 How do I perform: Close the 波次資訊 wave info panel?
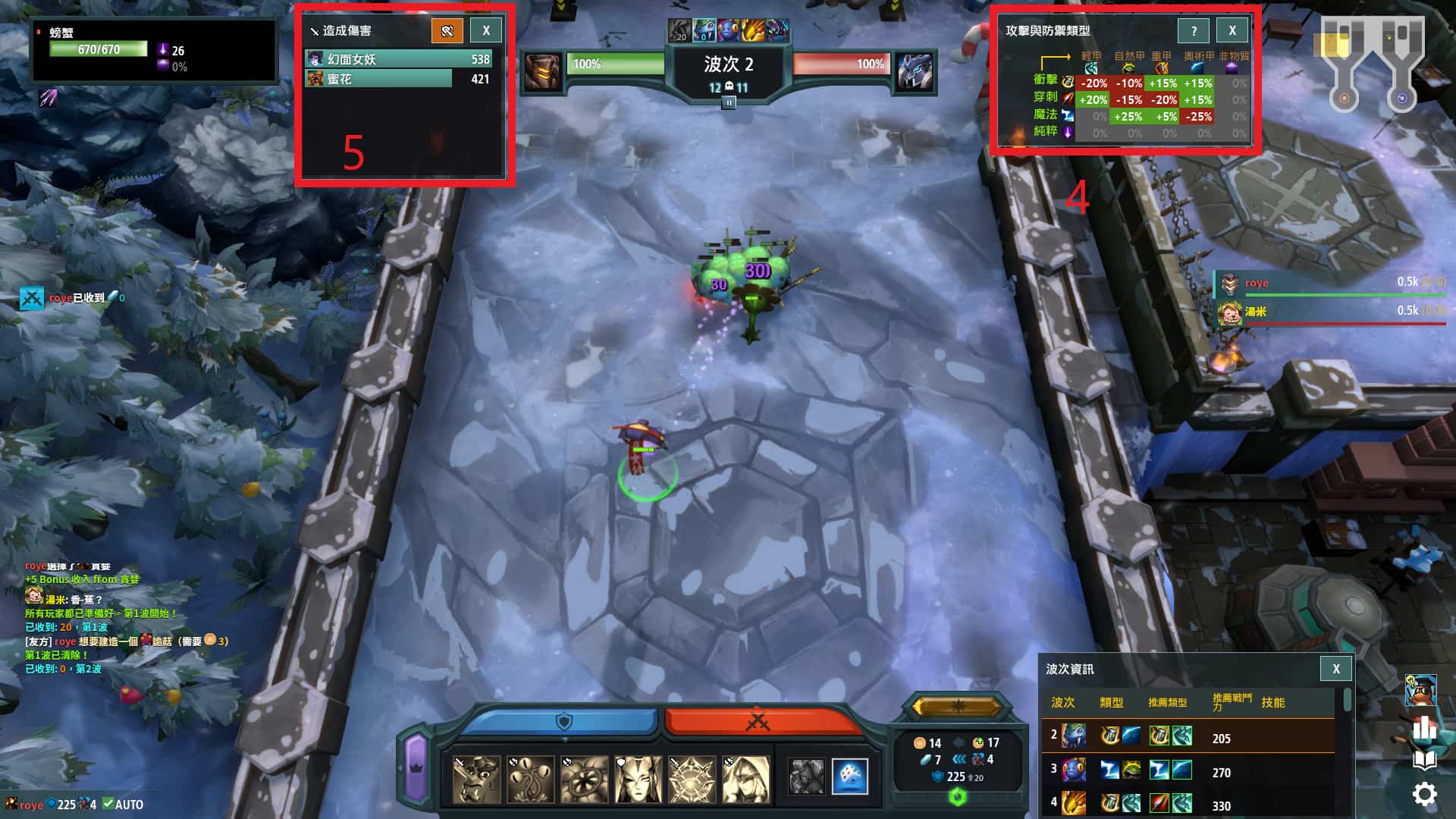1336,669
